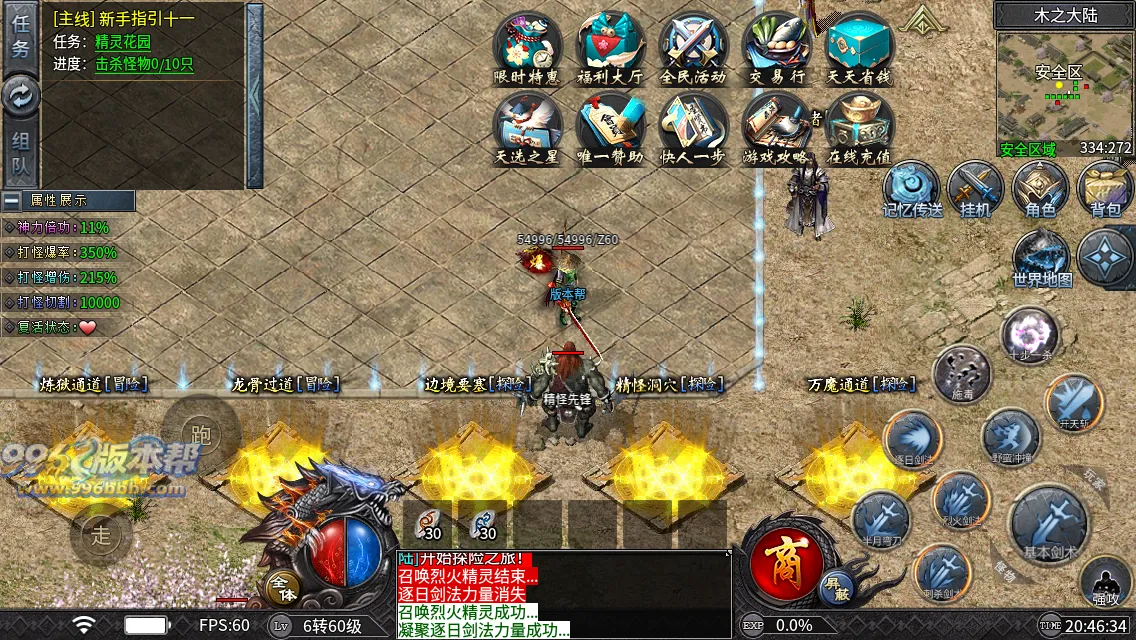Open the 游戏攻略 game guide
The width and height of the screenshot is (1136, 640).
(776, 128)
